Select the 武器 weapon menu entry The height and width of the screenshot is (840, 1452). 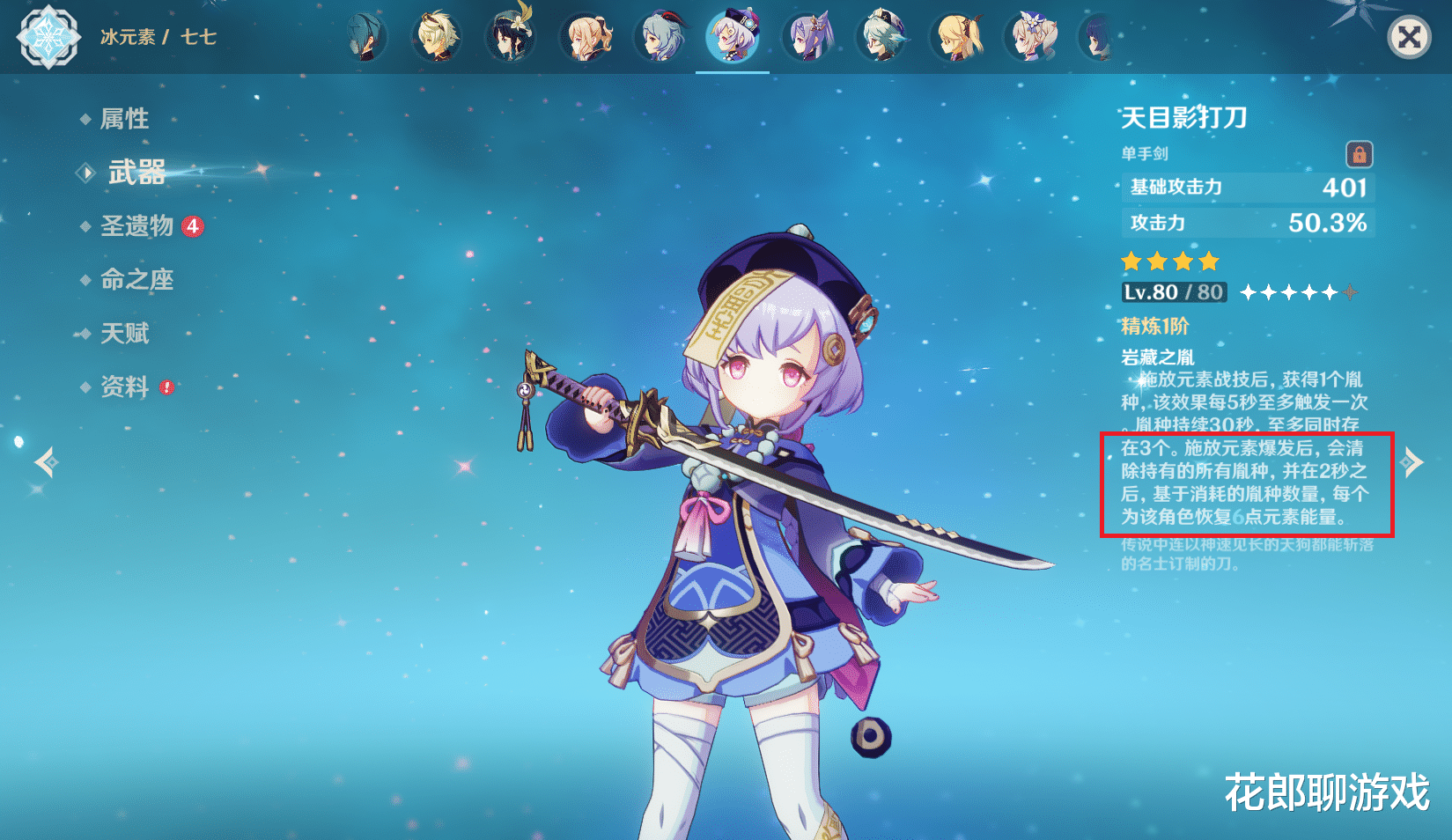point(136,173)
